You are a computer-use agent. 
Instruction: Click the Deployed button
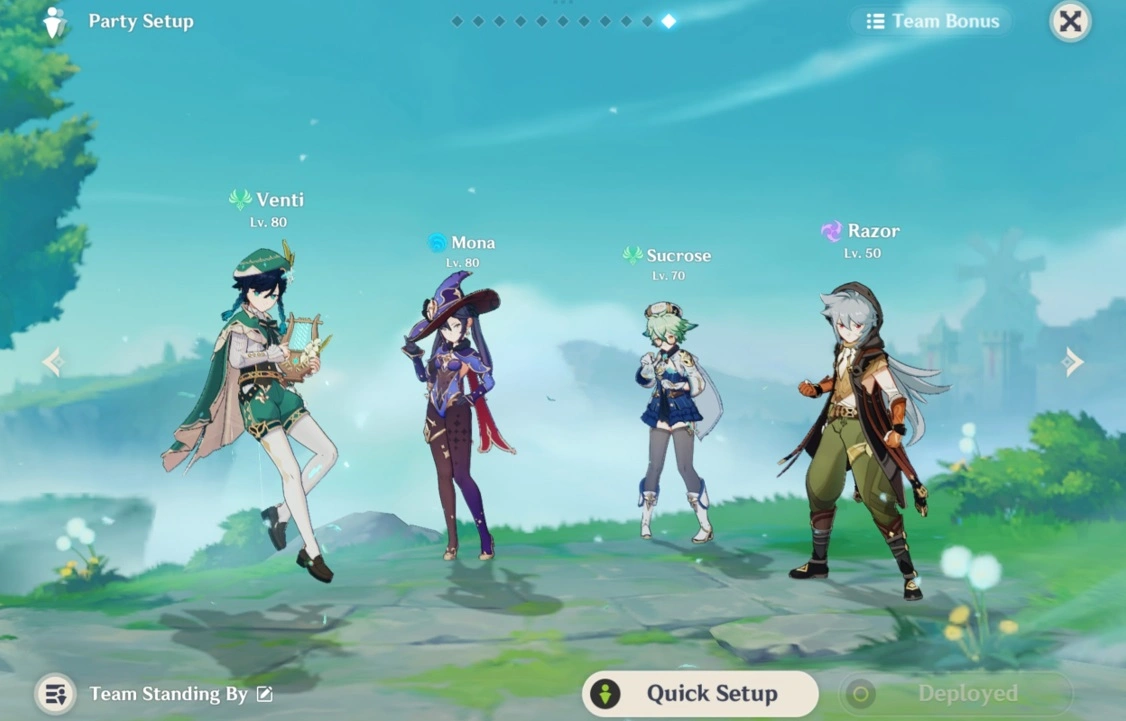pyautogui.click(x=955, y=693)
